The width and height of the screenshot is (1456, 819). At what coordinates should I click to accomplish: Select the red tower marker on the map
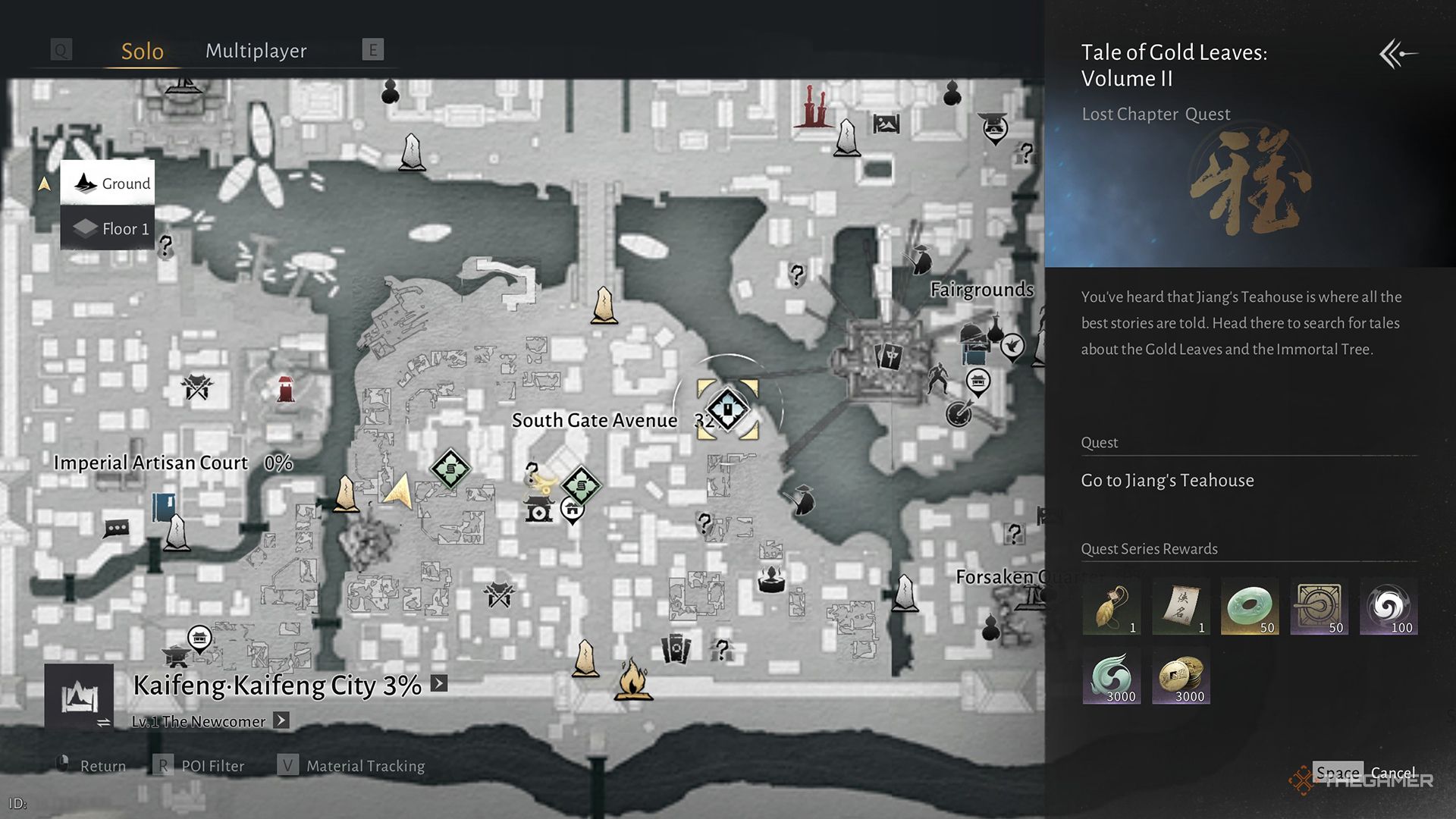tap(286, 389)
